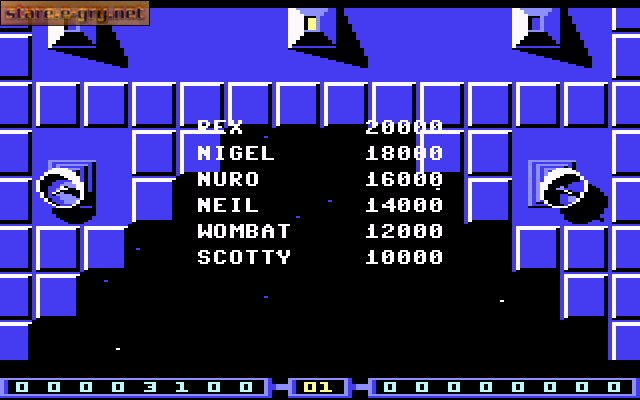Select NEIL's high score entry
The width and height of the screenshot is (640, 400).
click(319, 206)
